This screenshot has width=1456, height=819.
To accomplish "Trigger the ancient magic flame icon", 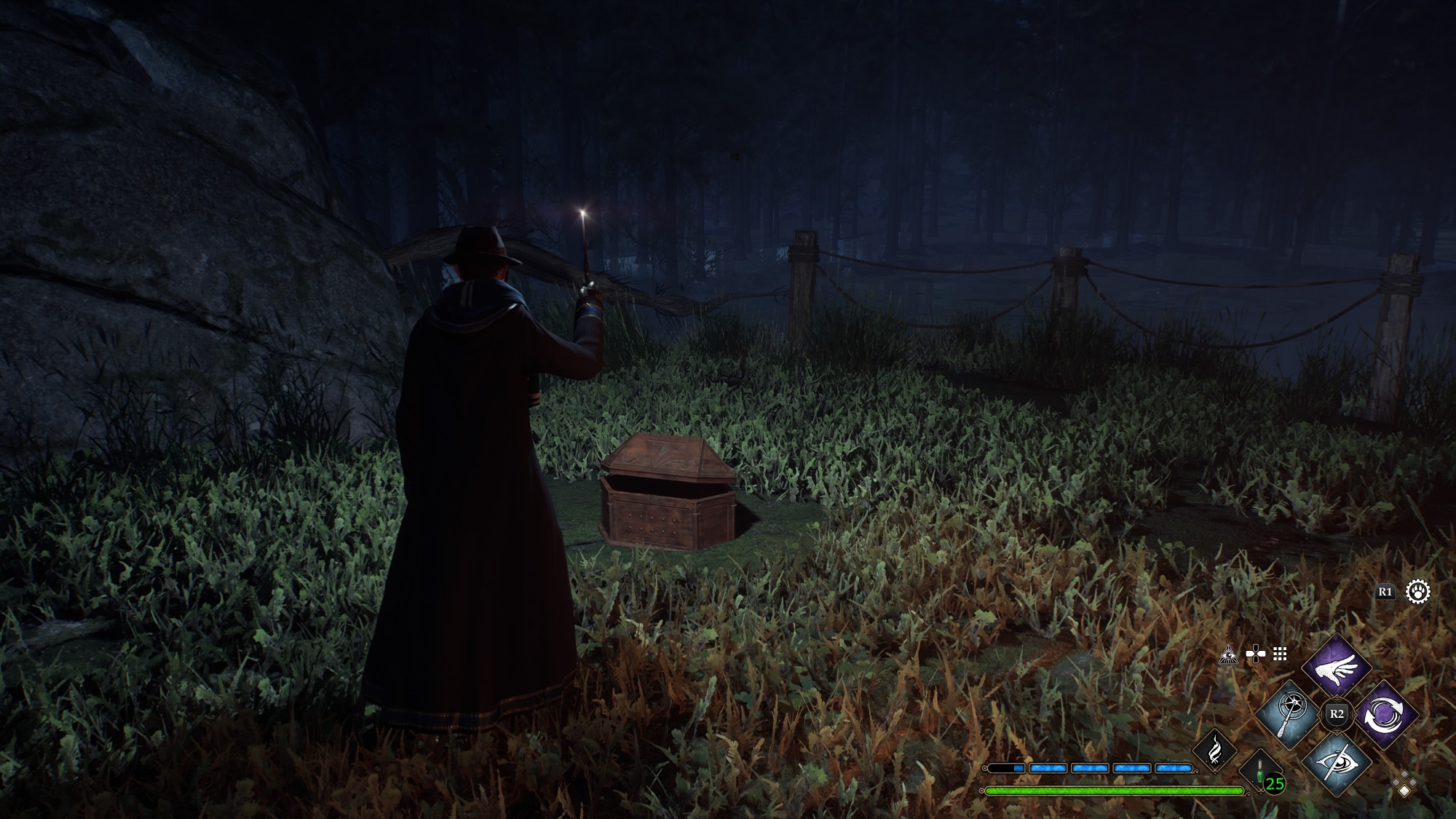I will pos(1215,750).
